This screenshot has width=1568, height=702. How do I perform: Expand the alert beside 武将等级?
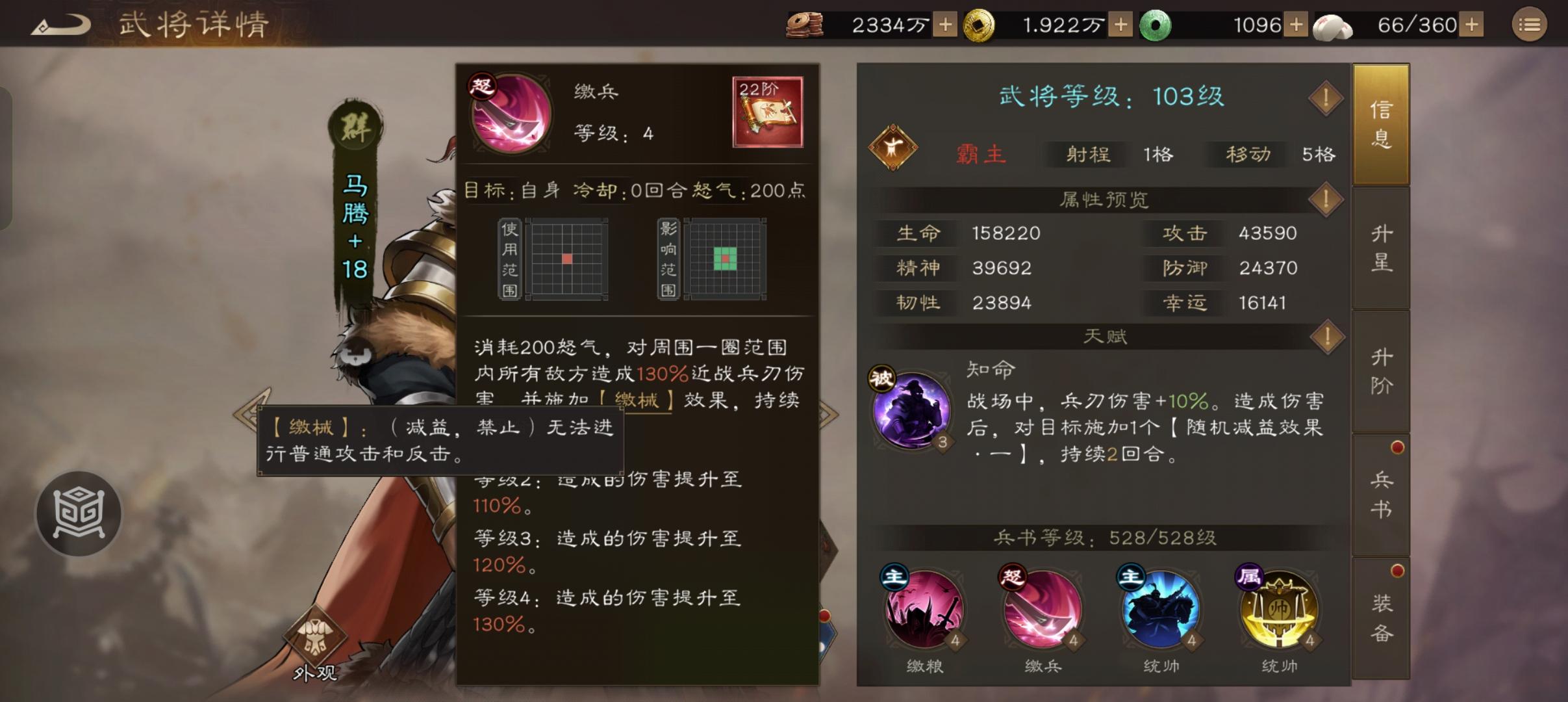(x=1326, y=97)
